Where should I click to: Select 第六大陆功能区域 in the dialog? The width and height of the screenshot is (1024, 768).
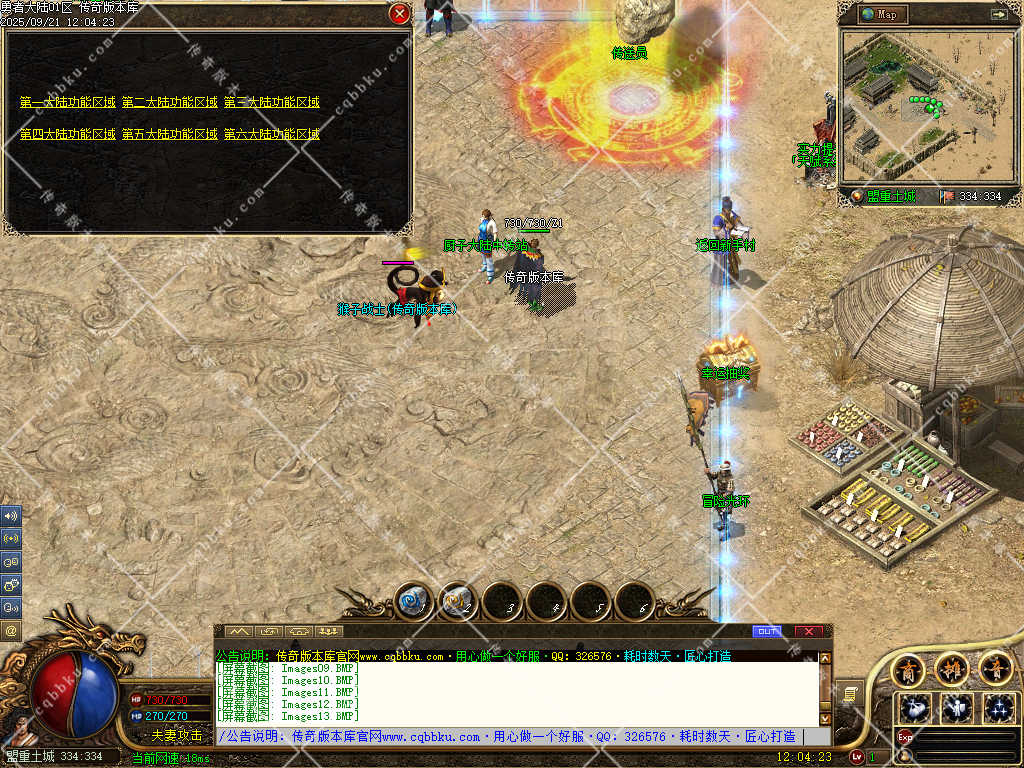coord(271,134)
